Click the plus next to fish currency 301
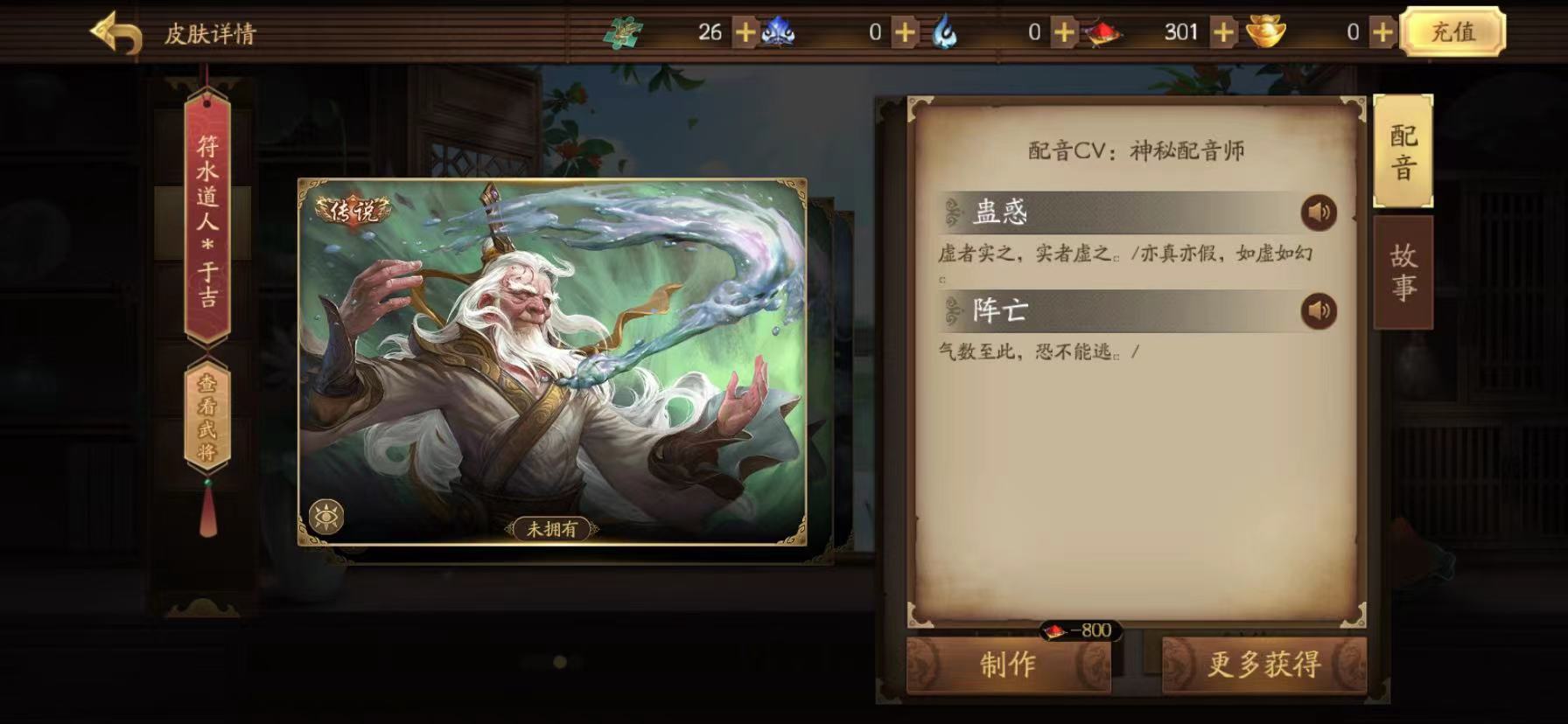The height and width of the screenshot is (724, 1568). [x=1223, y=32]
